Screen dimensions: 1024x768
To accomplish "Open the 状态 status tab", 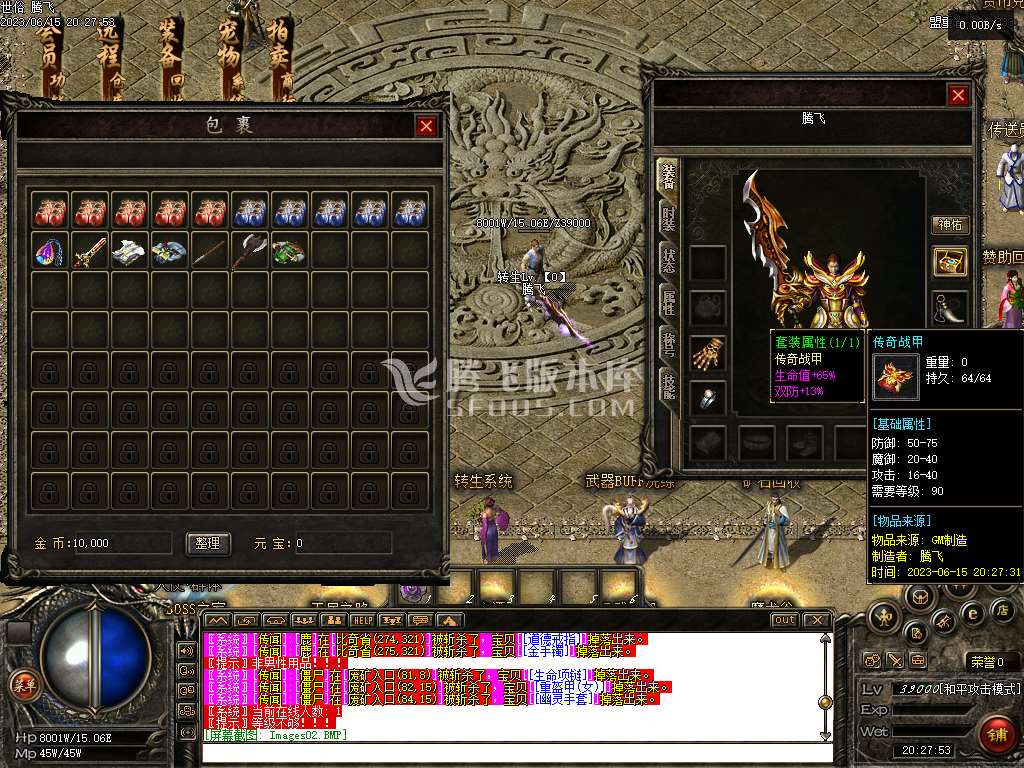I will tap(666, 259).
